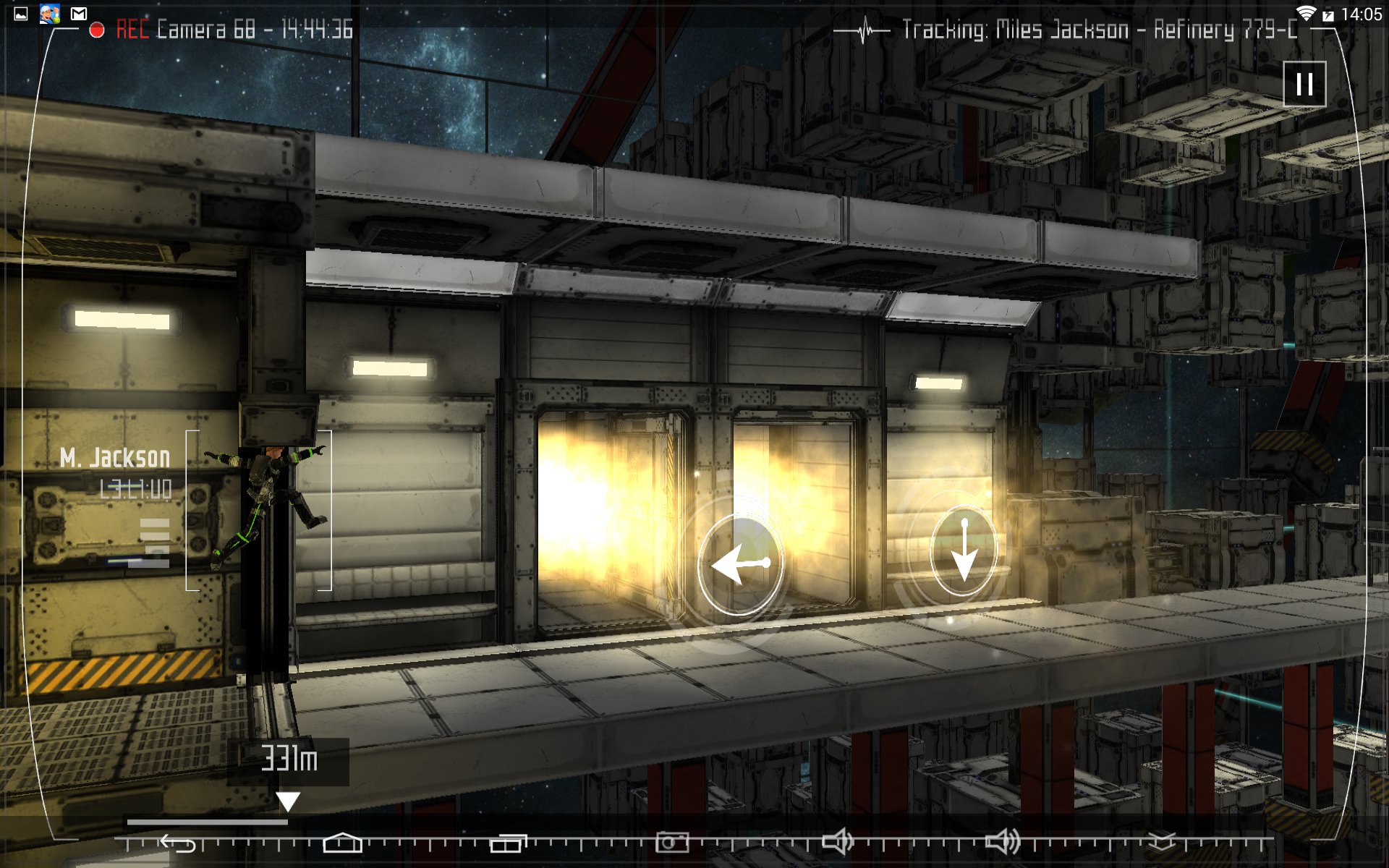Pause the game with the pause button

pyautogui.click(x=1304, y=84)
